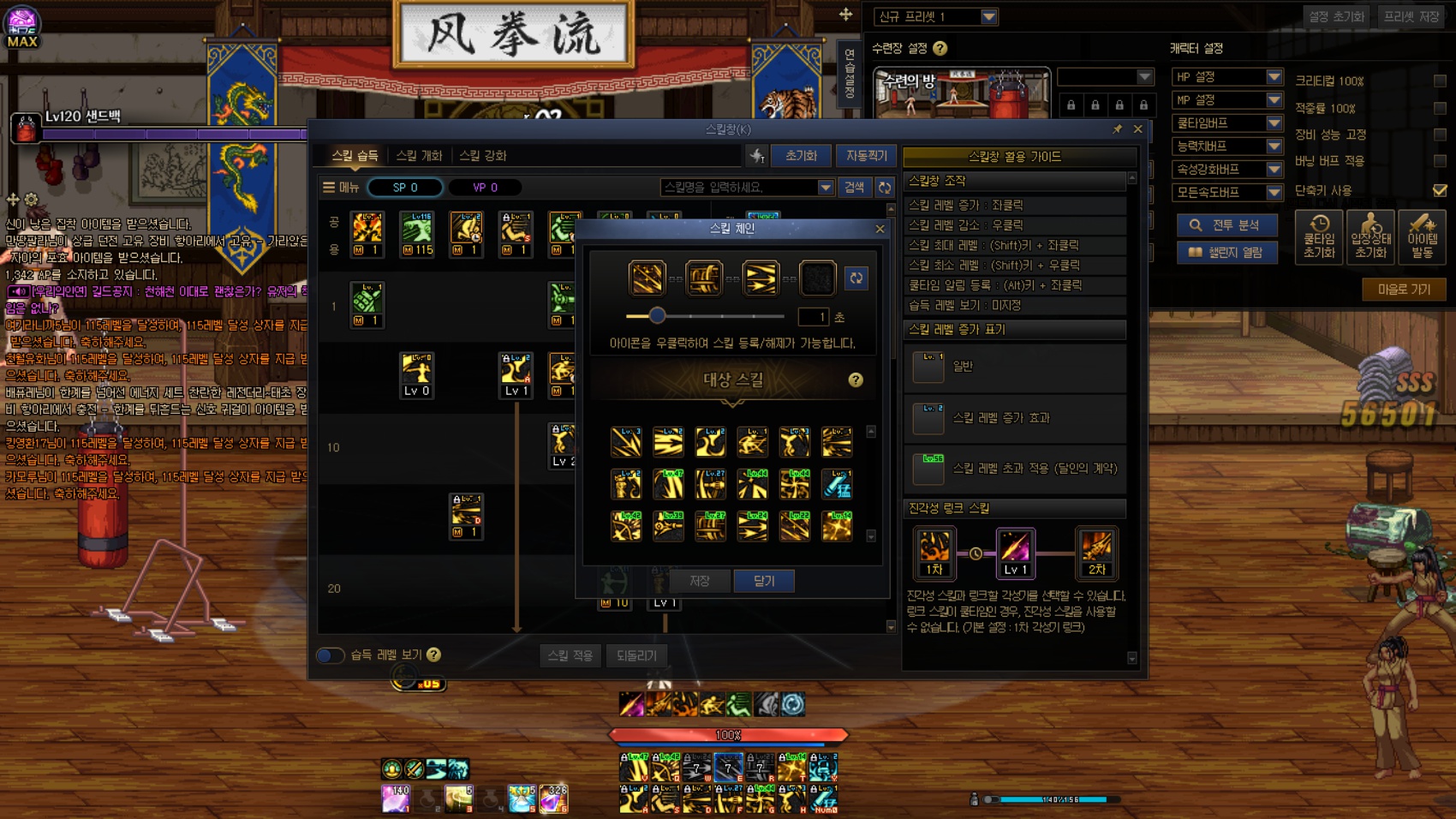Switch to the 스킬 강화 tab
Screen dimensions: 1456x819
483,155
